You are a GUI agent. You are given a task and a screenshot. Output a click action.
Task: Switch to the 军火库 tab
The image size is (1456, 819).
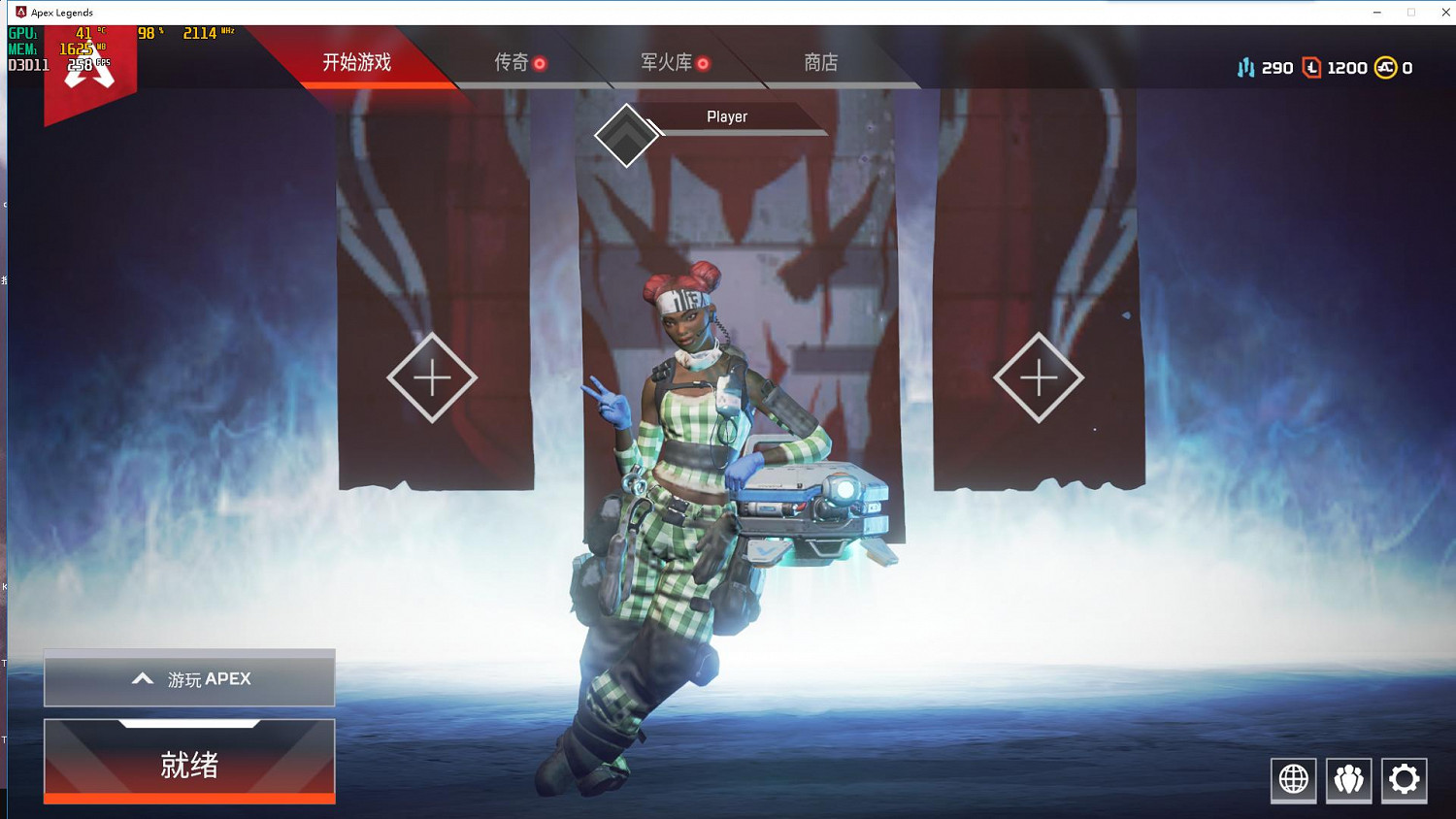(x=668, y=61)
